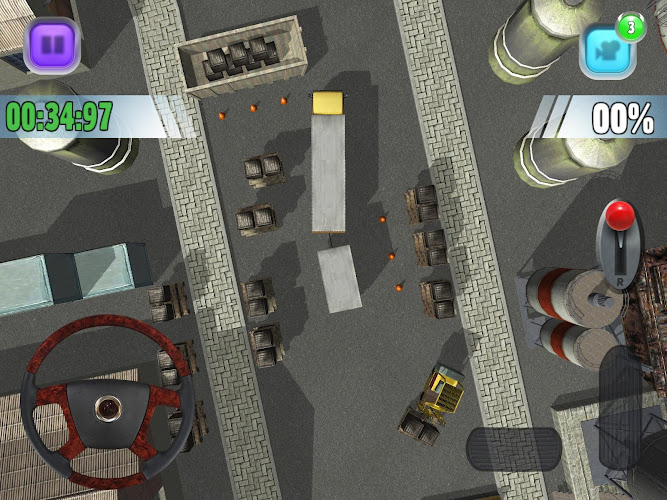Screen dimensions: 667x500
Task: Tap the wide brake pedal
Action: [513, 448]
